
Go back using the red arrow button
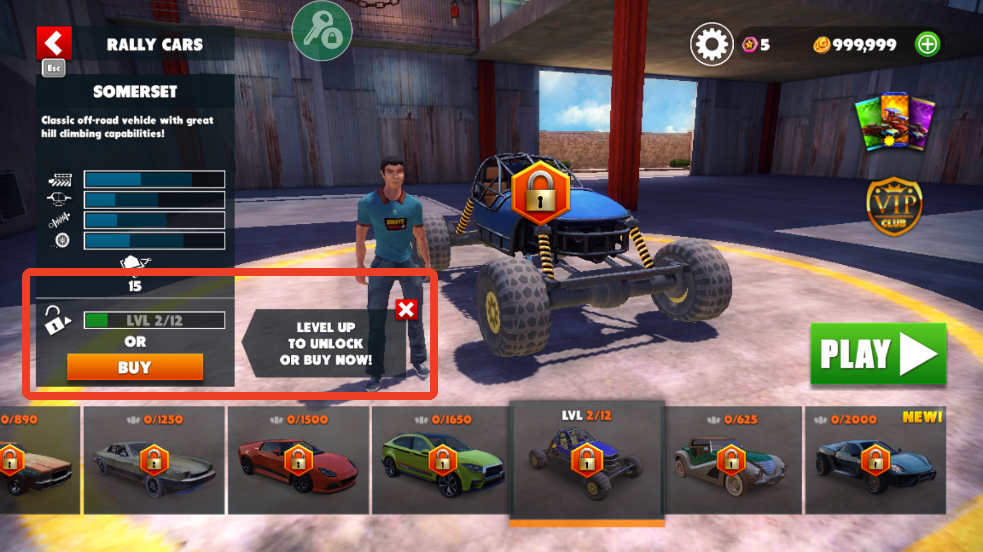click(x=53, y=43)
